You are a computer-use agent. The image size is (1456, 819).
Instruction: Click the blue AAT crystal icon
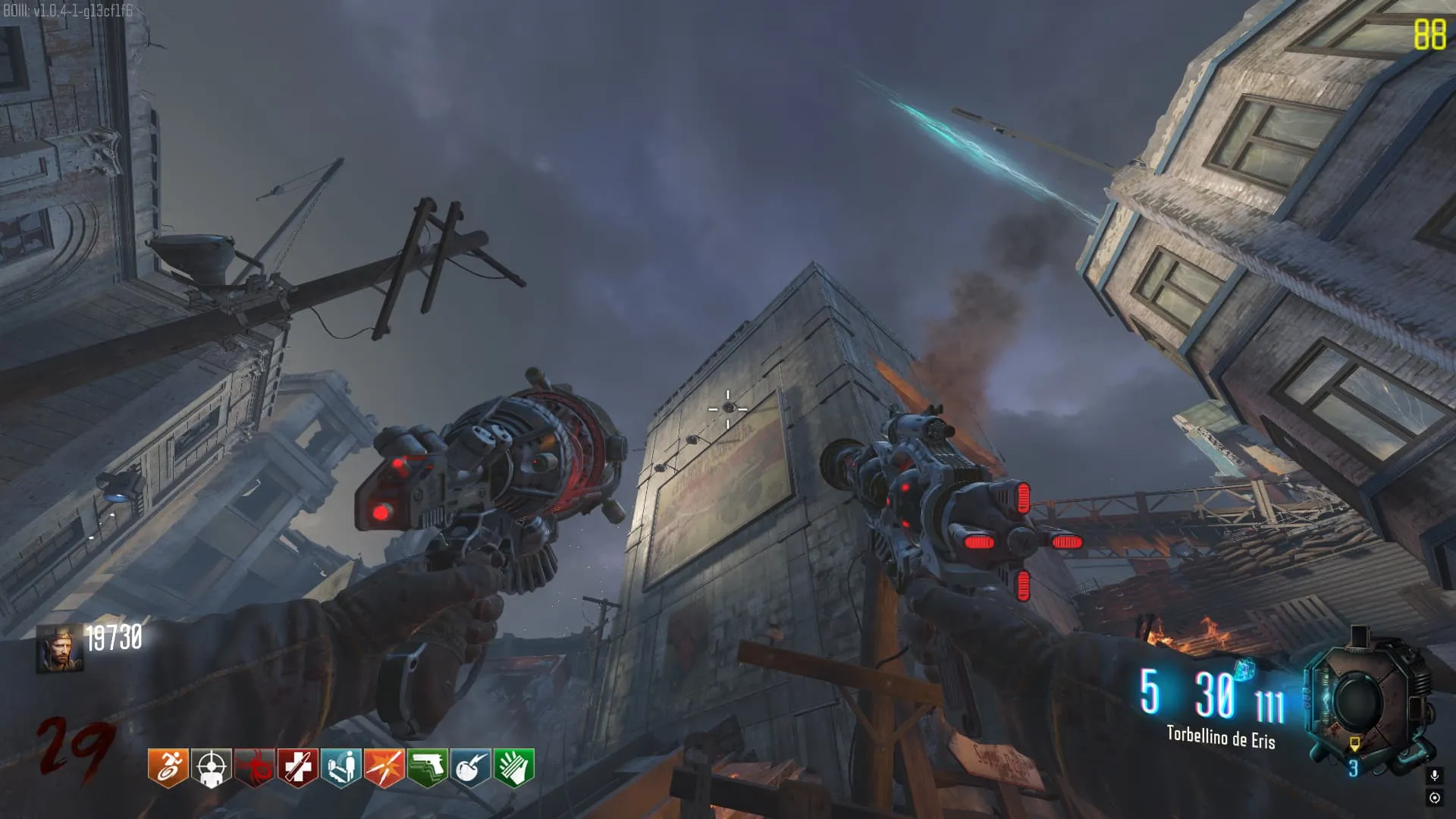tap(1244, 670)
